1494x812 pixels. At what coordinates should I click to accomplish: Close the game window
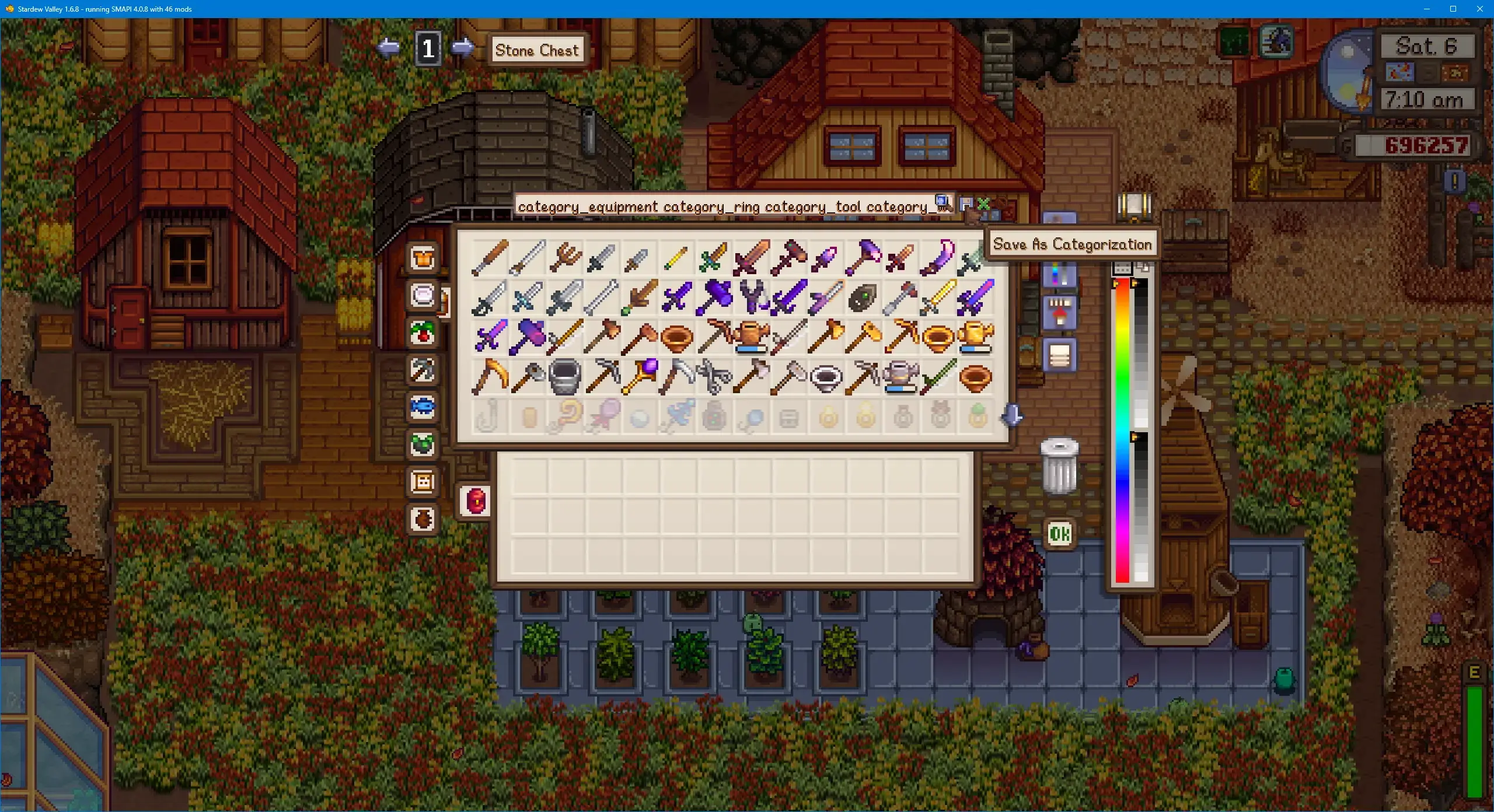[x=1479, y=9]
